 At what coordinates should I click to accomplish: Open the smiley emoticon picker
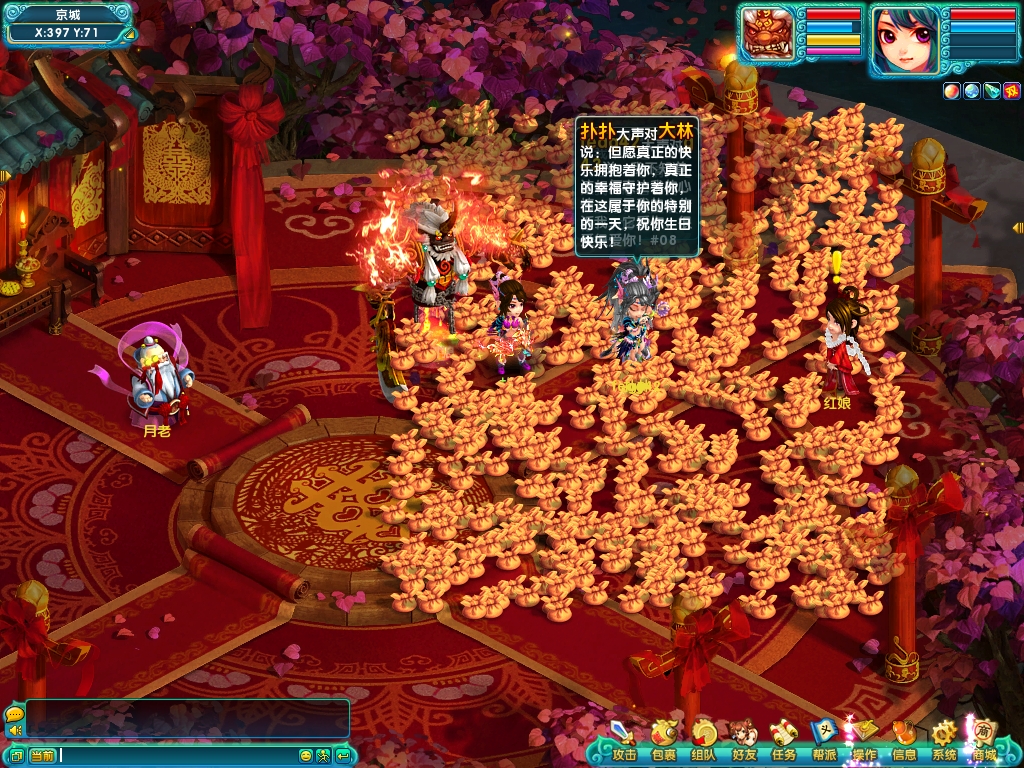point(307,756)
